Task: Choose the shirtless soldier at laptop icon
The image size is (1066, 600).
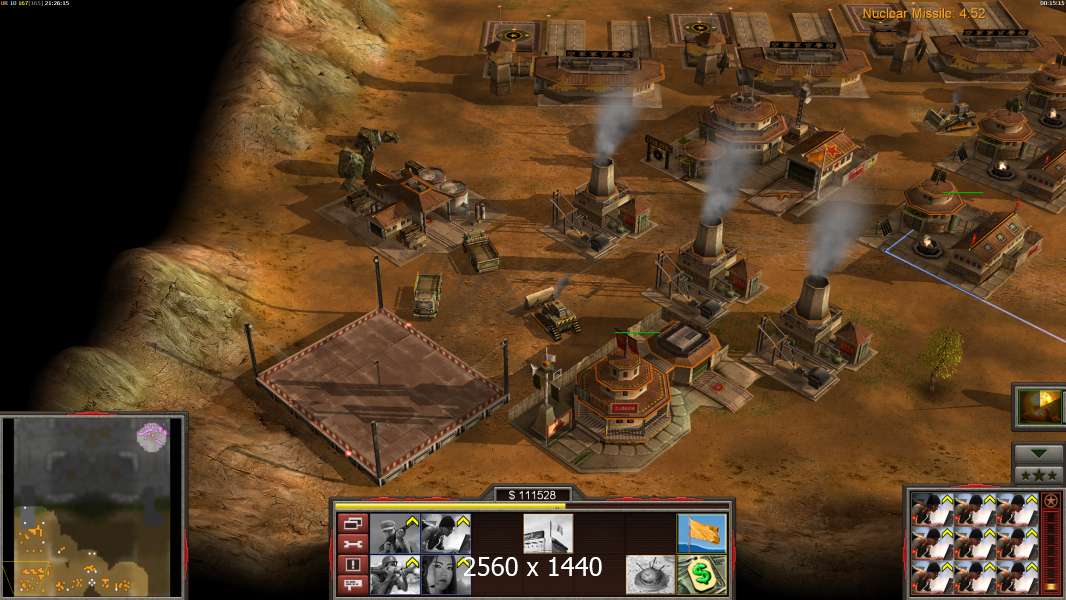Action: [x=445, y=533]
